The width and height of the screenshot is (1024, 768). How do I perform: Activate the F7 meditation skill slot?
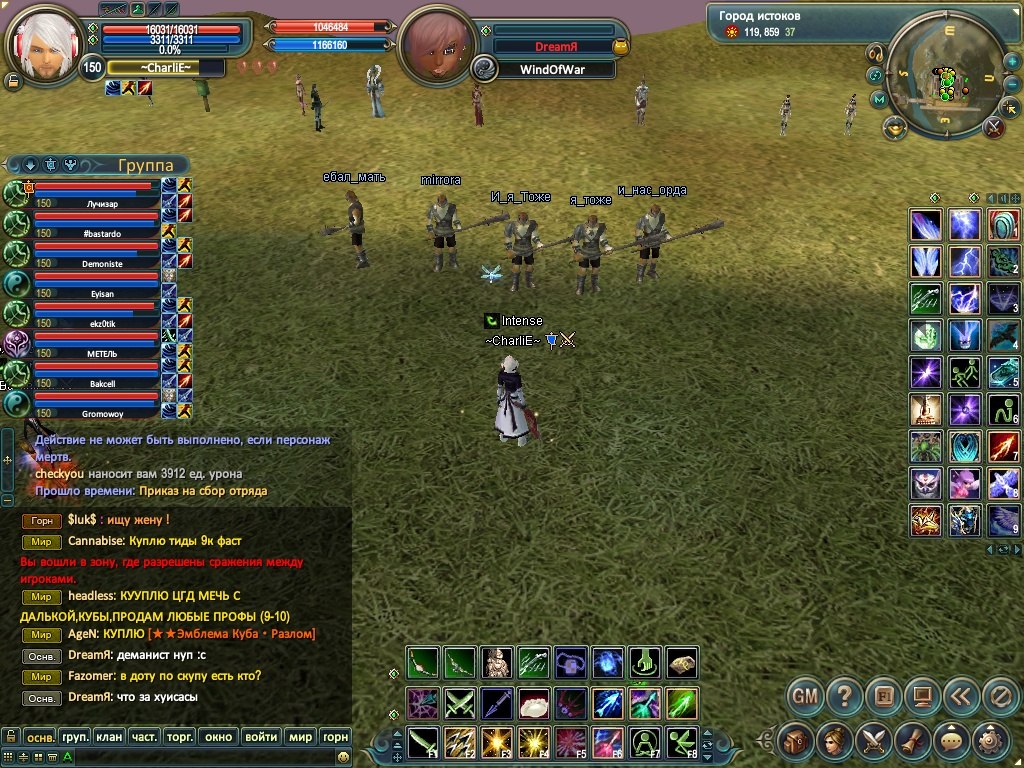pyautogui.click(x=647, y=742)
